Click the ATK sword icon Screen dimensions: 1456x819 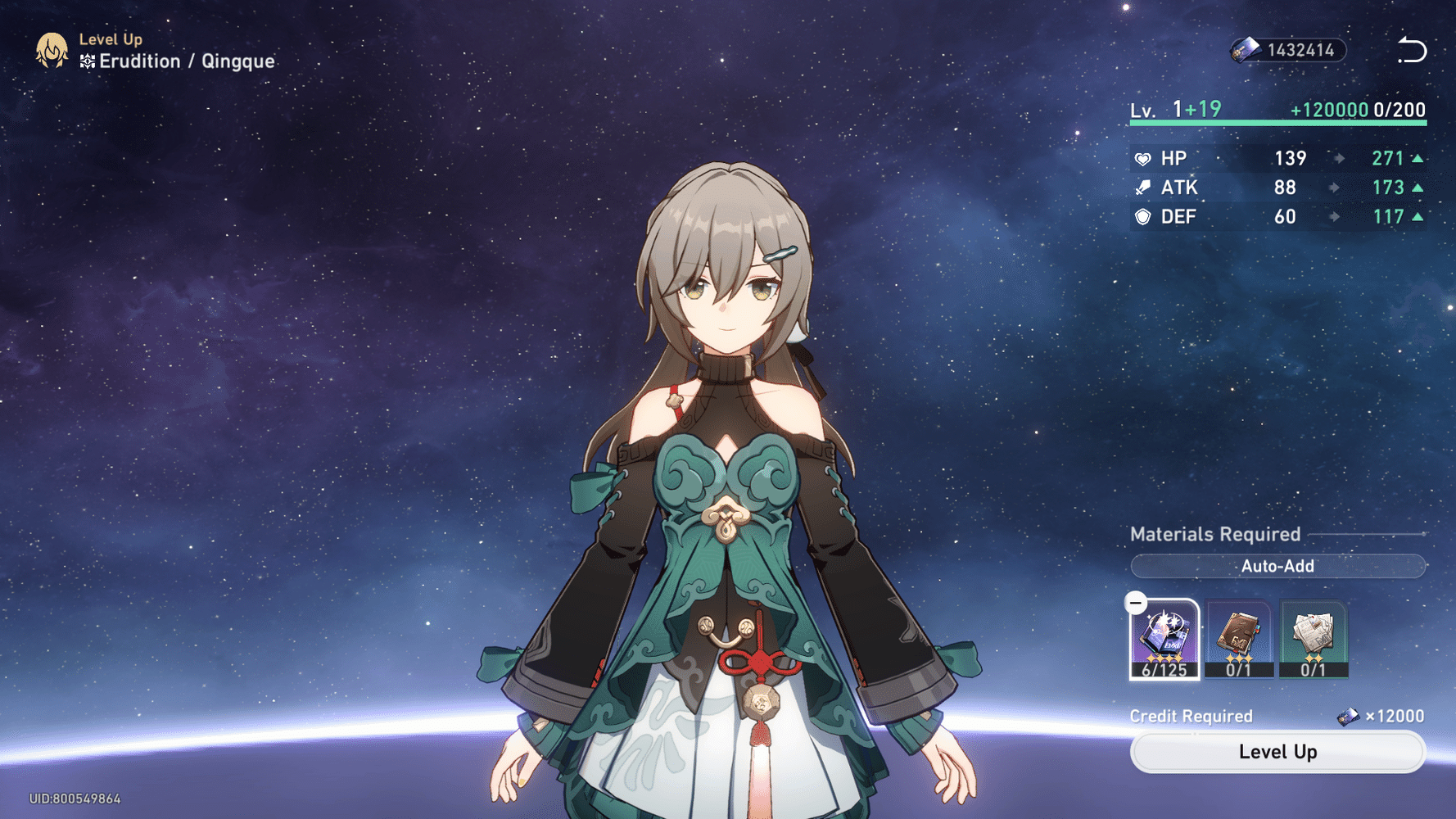click(1143, 188)
